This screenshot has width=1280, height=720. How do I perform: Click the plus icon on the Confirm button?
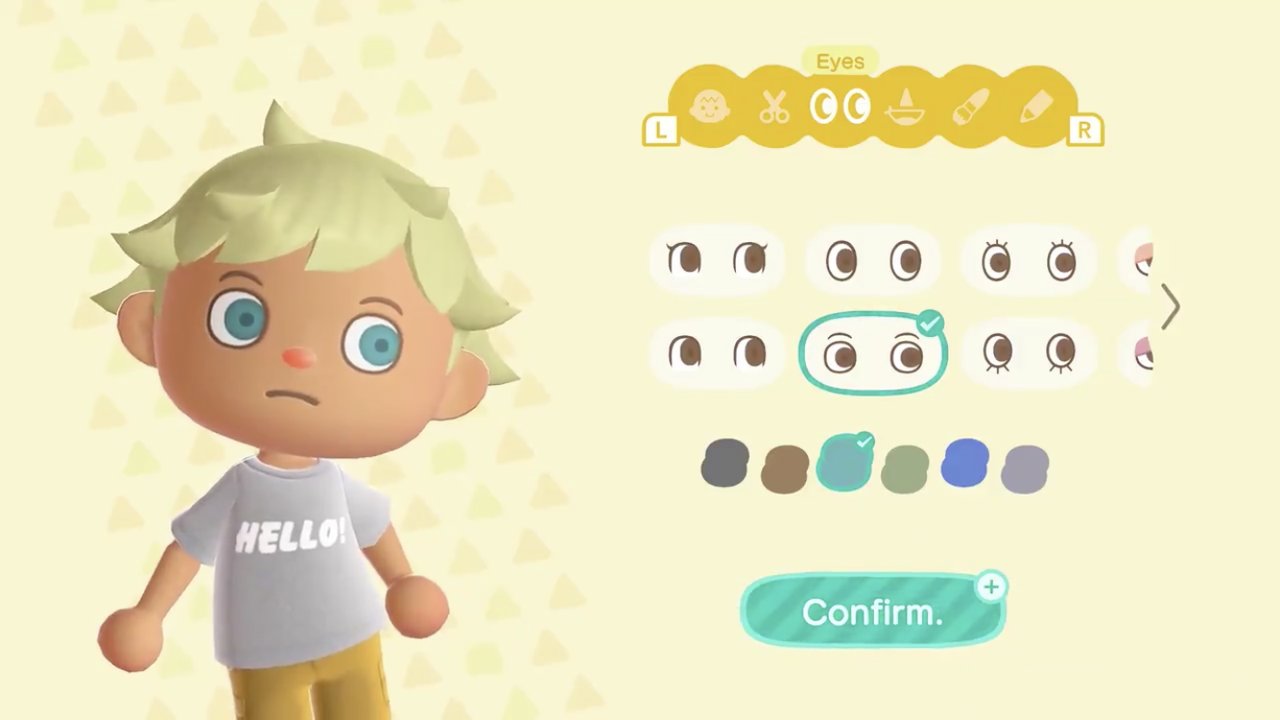(x=990, y=588)
